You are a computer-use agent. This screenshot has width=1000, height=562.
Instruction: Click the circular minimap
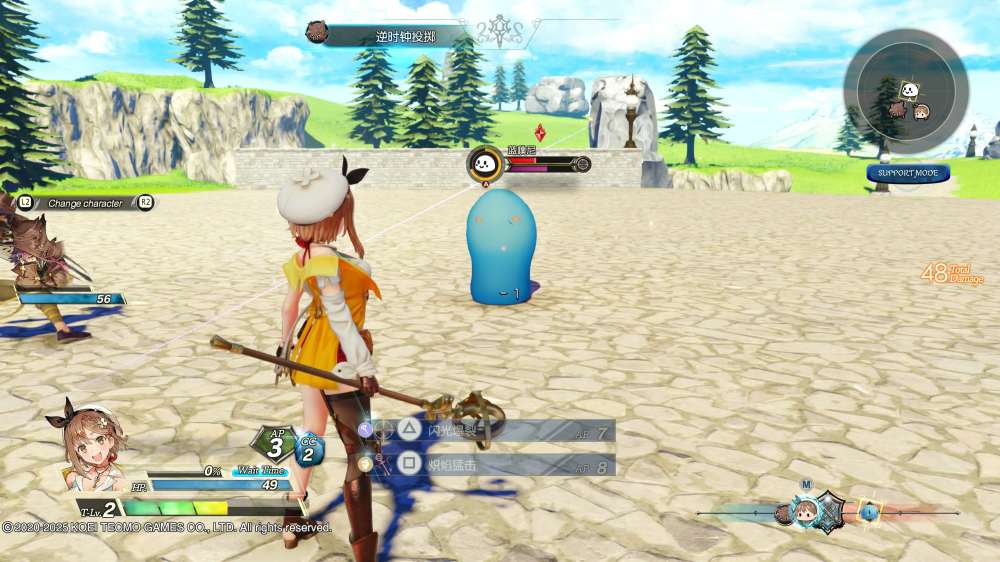pos(905,91)
